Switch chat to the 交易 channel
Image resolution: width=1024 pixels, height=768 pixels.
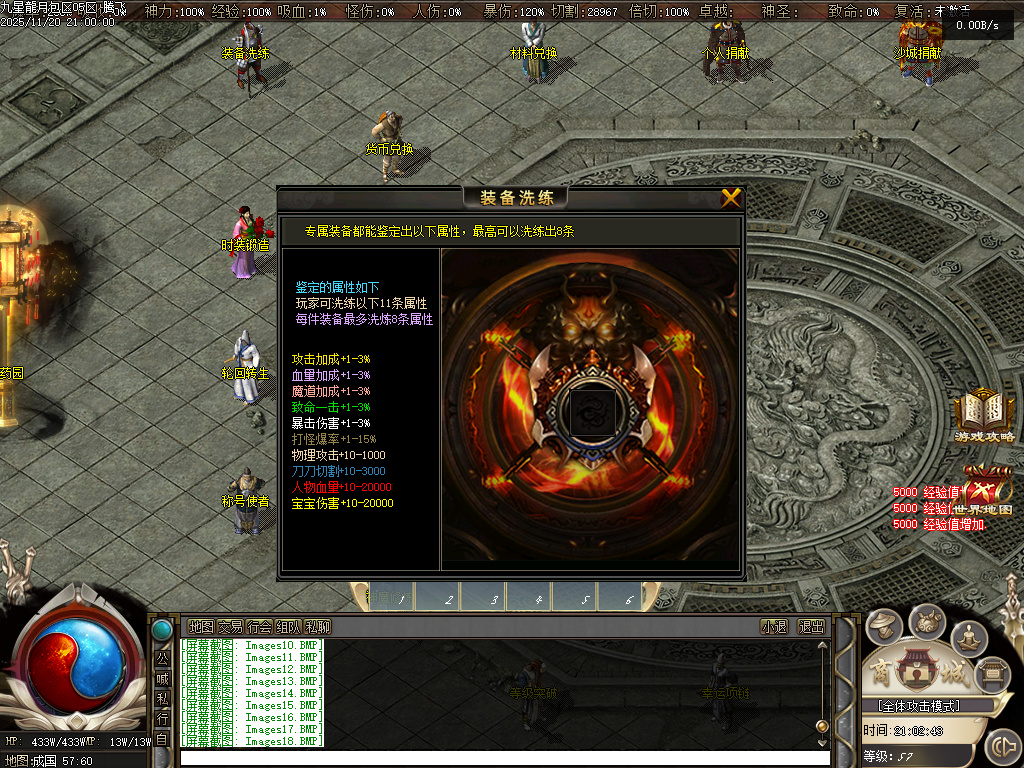230,627
